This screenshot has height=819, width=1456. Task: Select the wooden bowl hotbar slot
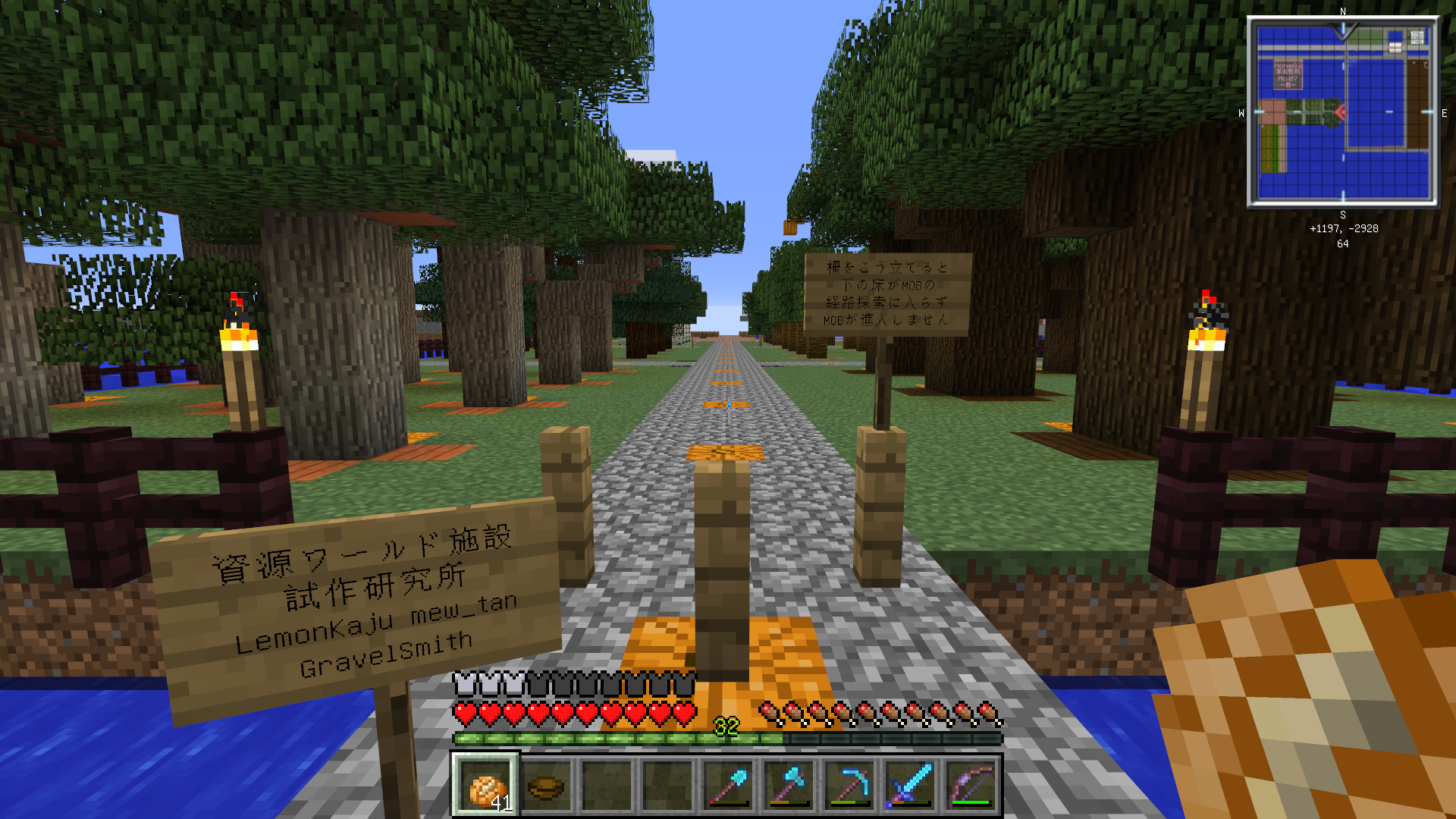pyautogui.click(x=546, y=786)
